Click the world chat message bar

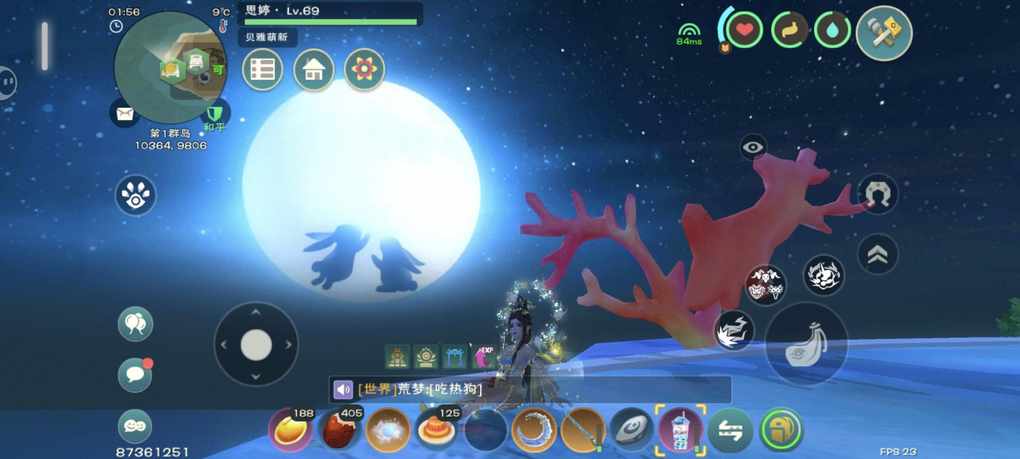click(x=530, y=389)
